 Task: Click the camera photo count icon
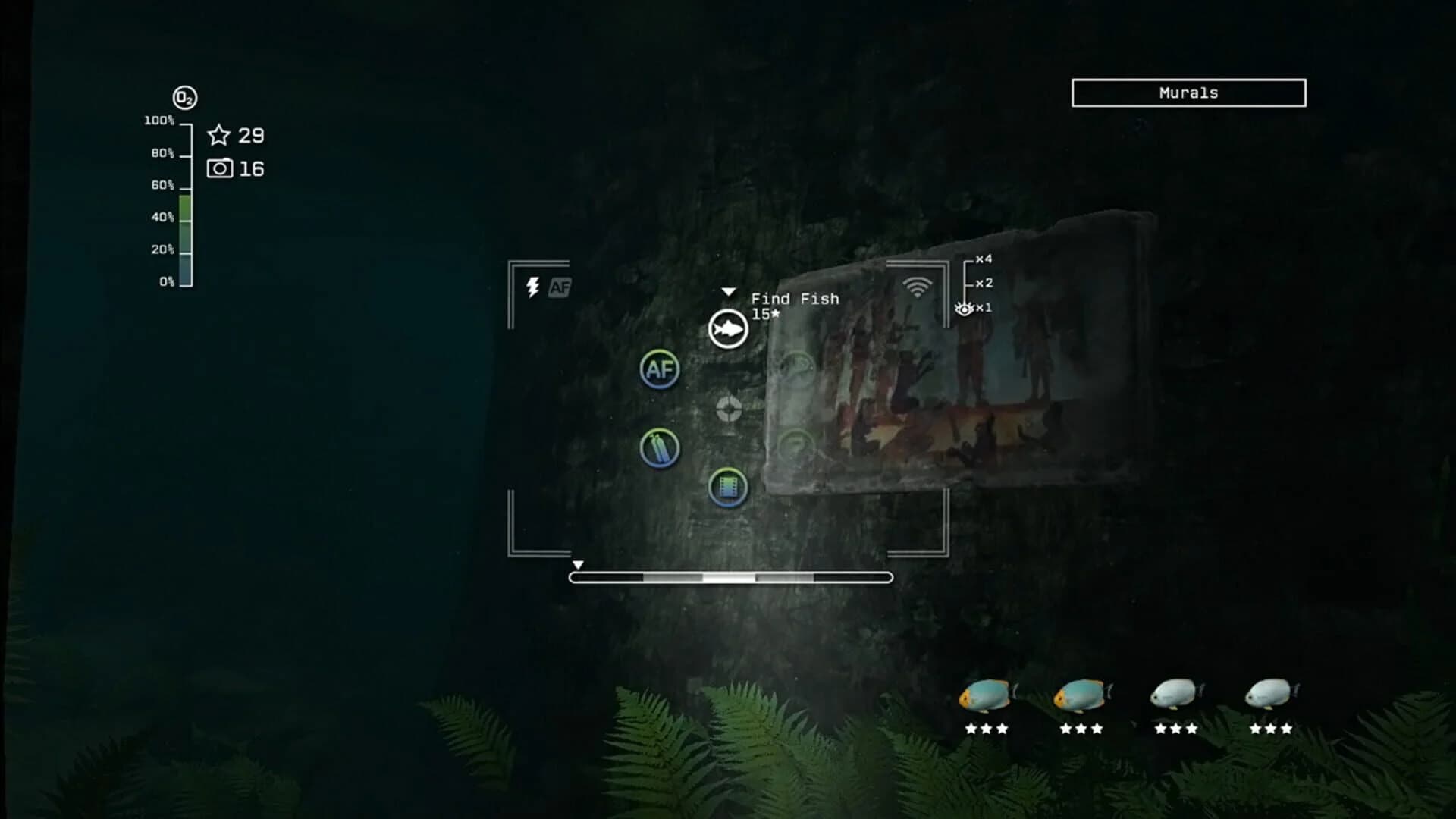219,168
